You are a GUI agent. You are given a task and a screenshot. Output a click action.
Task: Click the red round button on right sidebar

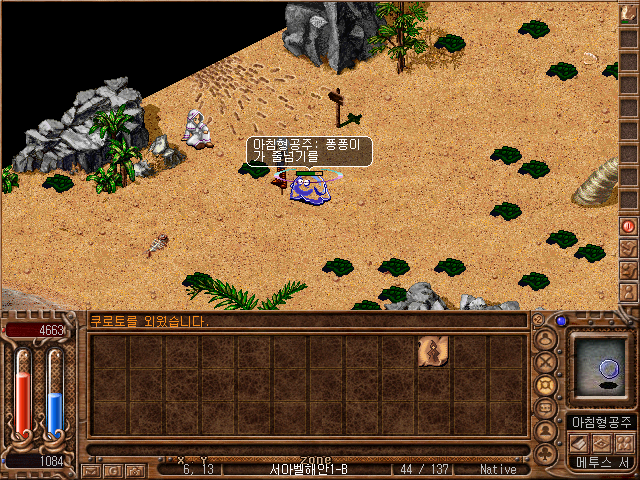(x=629, y=227)
